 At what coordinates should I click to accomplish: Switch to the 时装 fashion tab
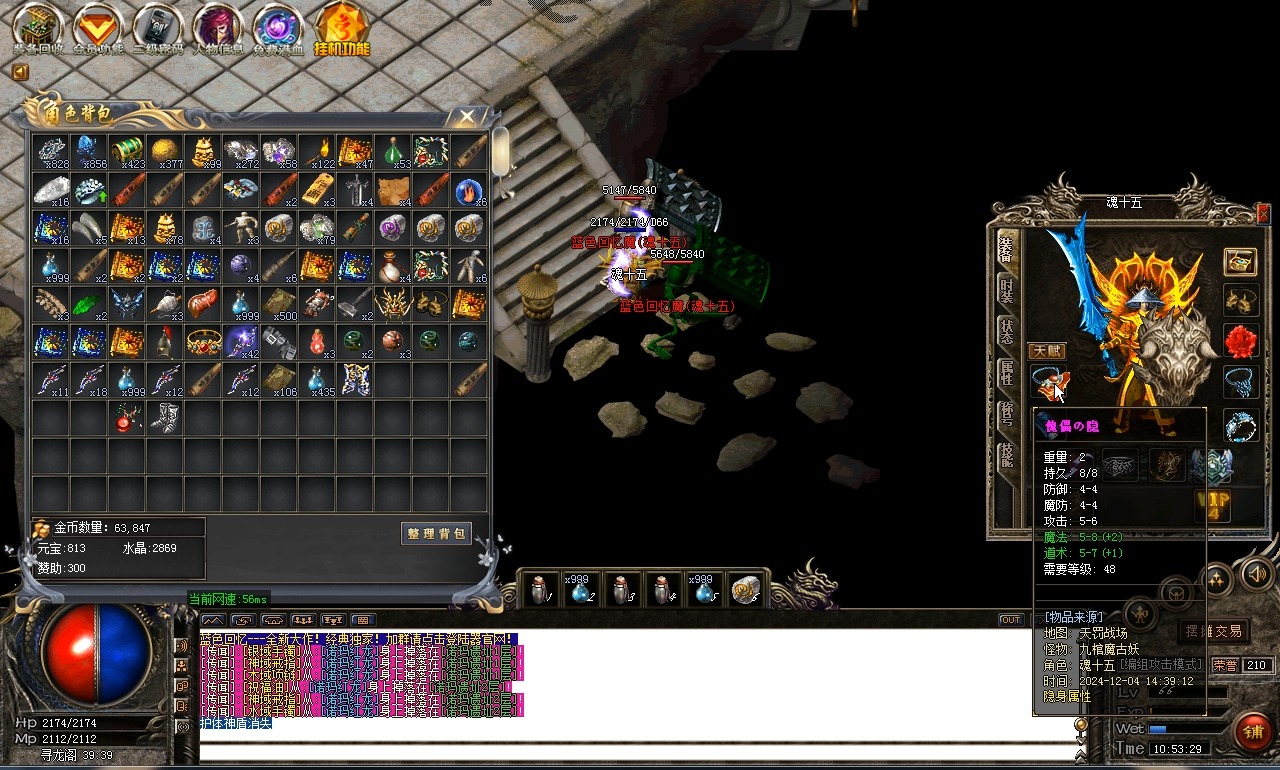coord(1007,292)
